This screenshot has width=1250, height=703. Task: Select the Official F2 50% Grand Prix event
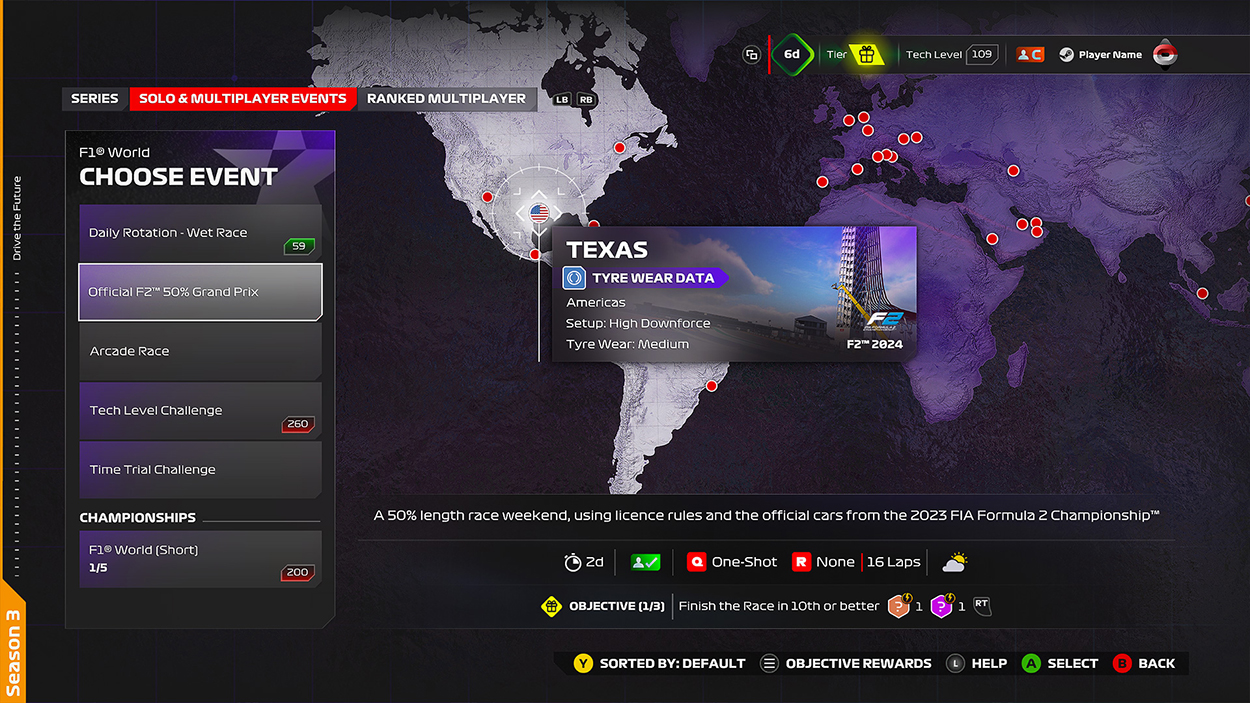click(200, 292)
